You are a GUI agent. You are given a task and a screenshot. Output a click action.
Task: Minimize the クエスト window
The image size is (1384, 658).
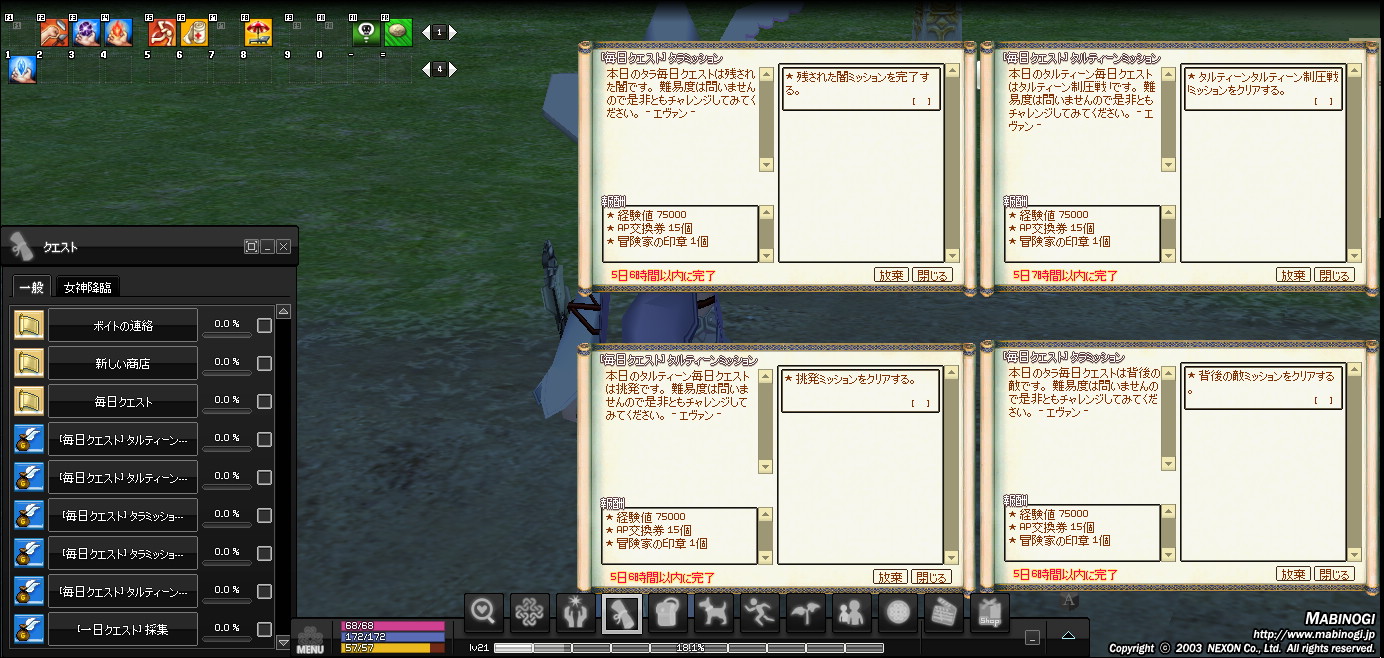pos(268,246)
